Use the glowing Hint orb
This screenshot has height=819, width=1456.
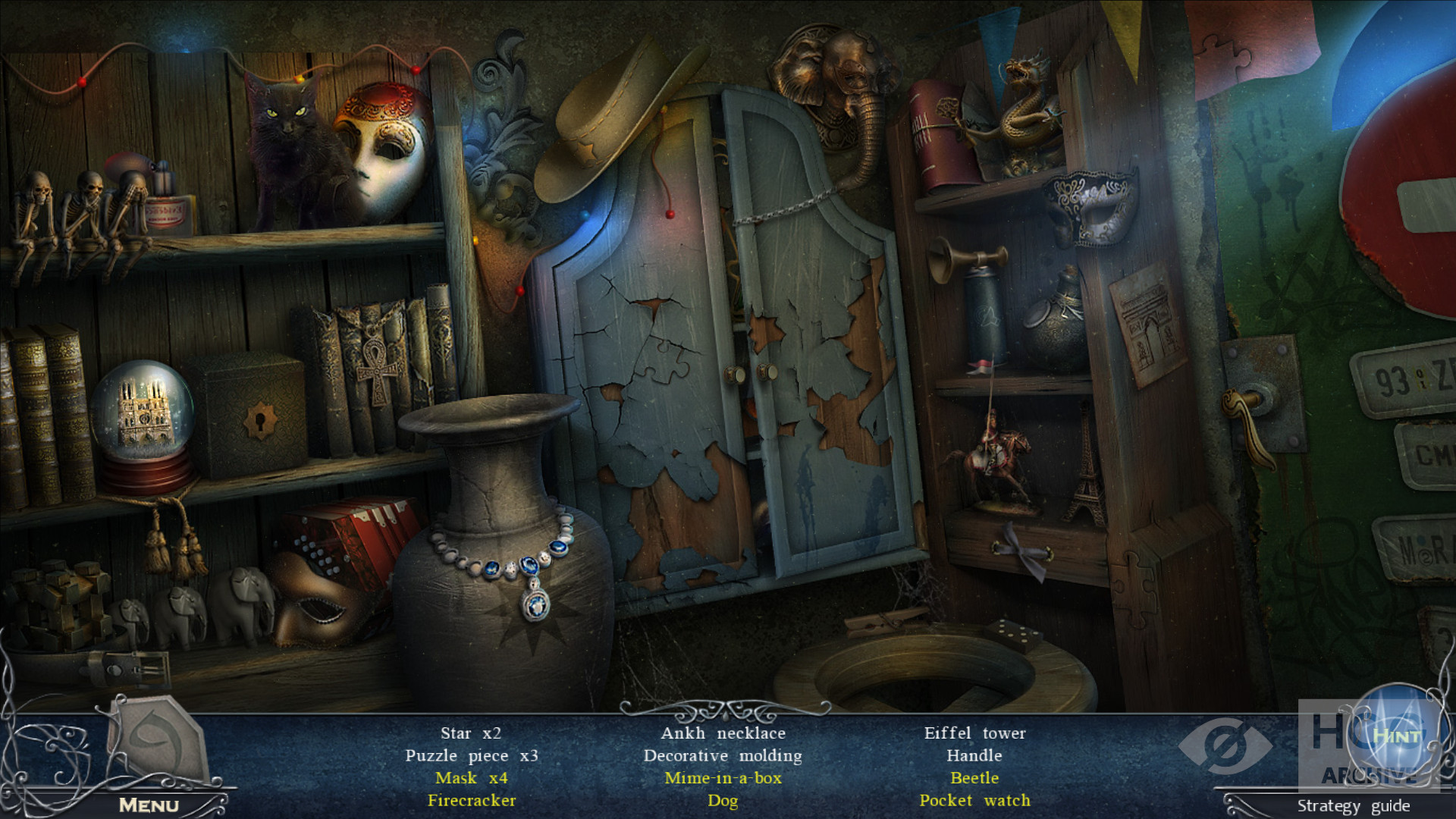[x=1396, y=735]
